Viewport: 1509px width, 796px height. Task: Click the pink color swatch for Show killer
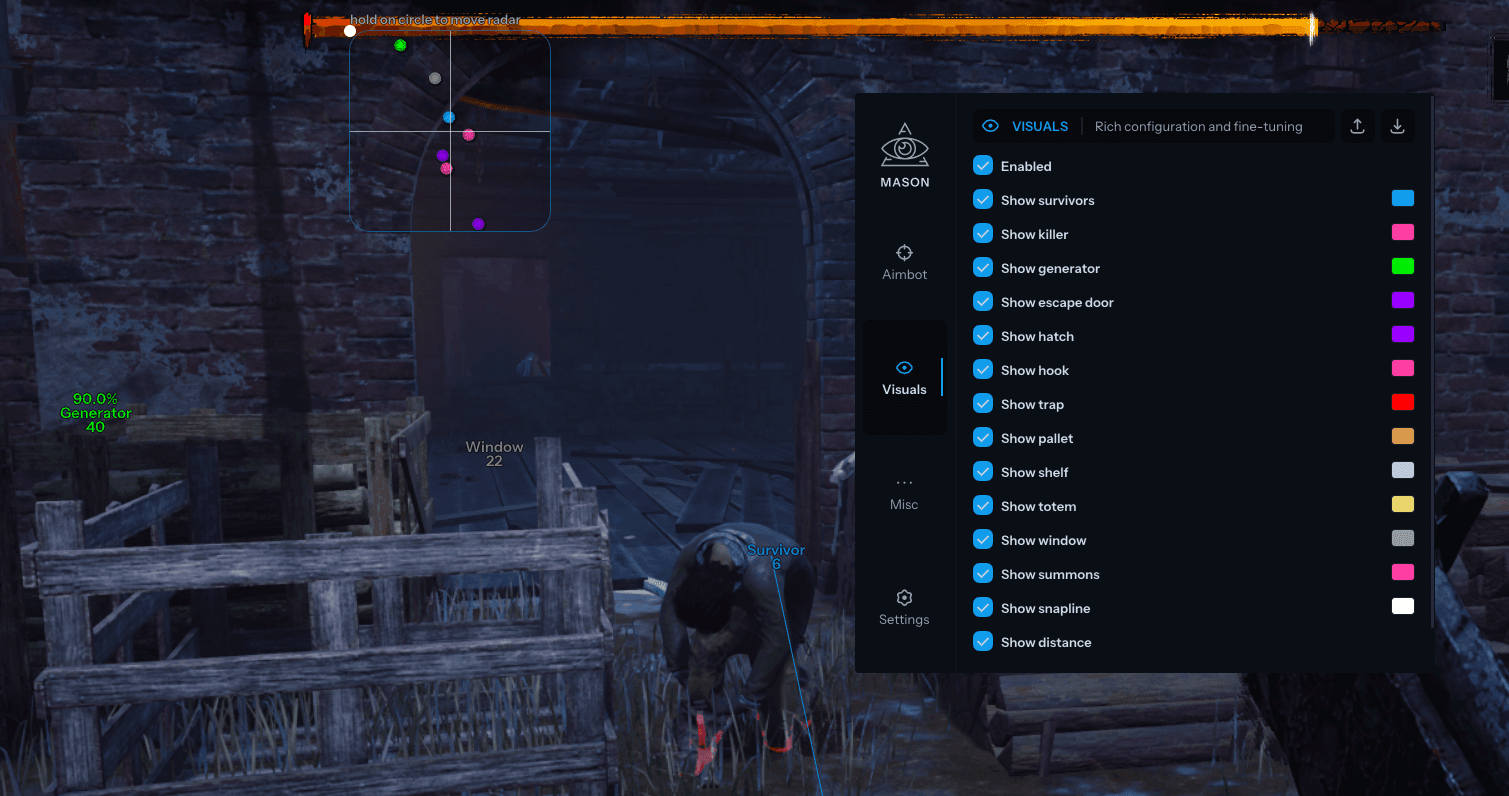(1402, 231)
